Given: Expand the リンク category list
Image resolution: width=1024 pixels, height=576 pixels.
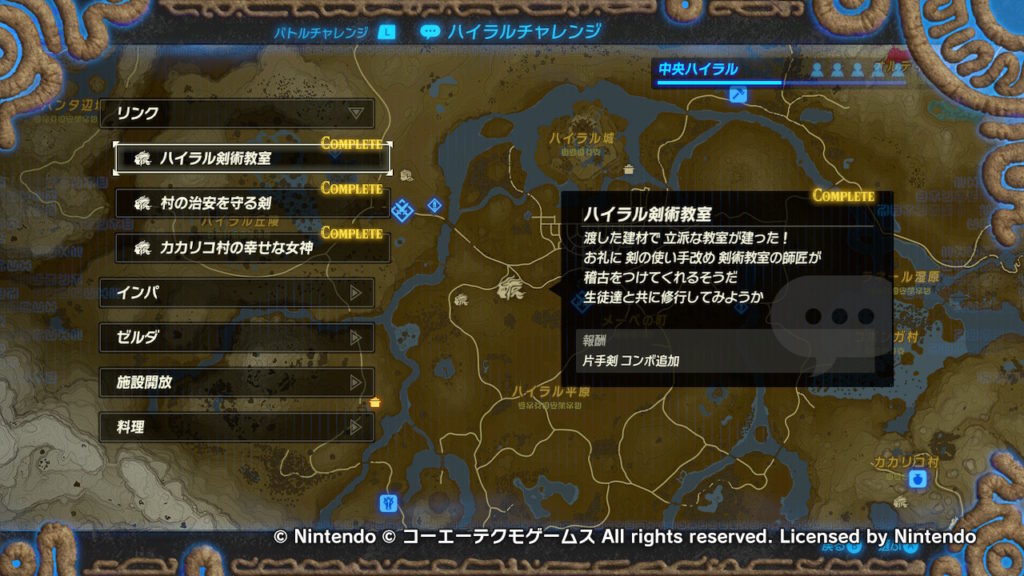Looking at the screenshot, I should pyautogui.click(x=238, y=114).
